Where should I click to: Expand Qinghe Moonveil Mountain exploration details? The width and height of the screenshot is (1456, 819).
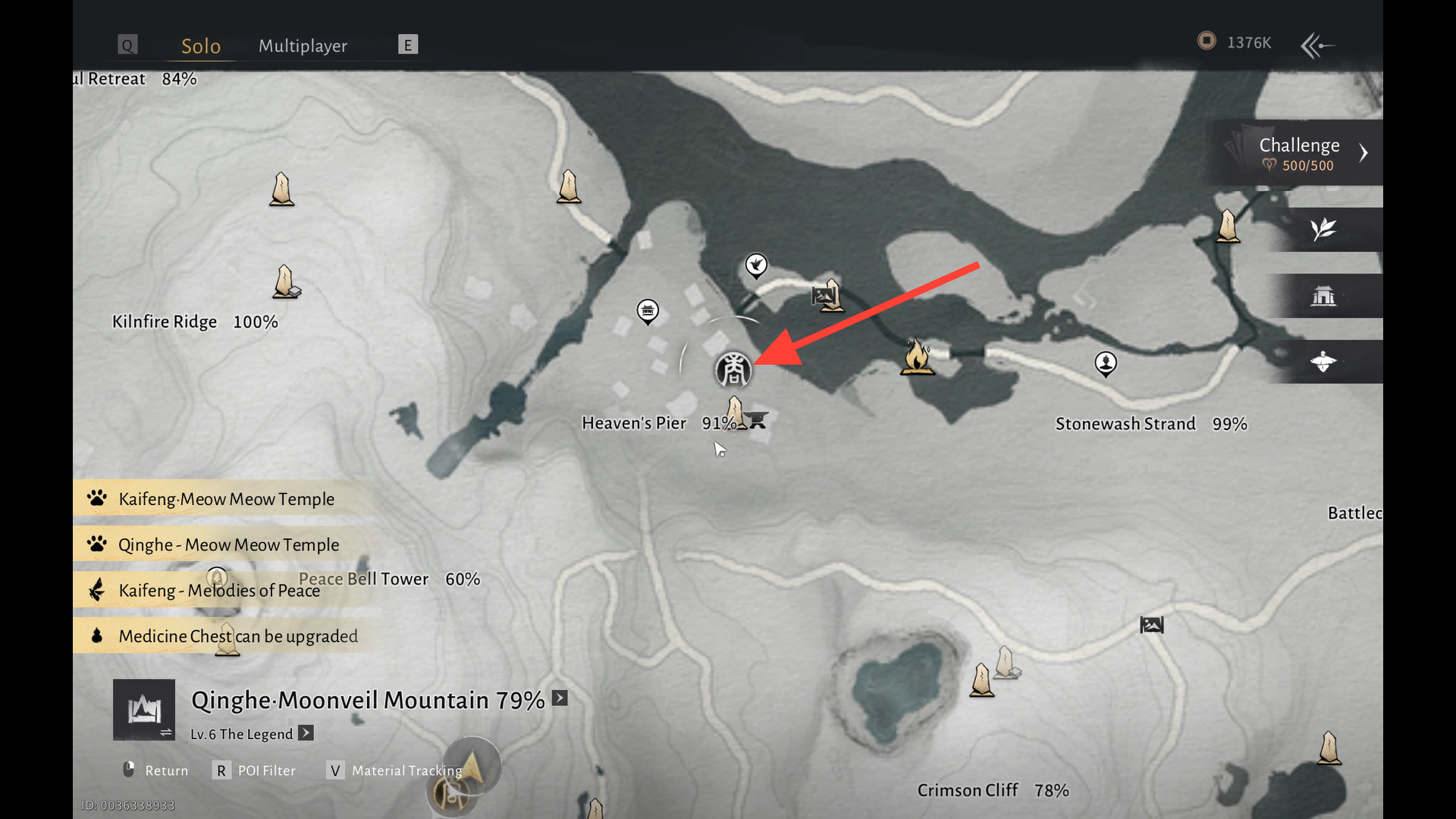pyautogui.click(x=560, y=698)
